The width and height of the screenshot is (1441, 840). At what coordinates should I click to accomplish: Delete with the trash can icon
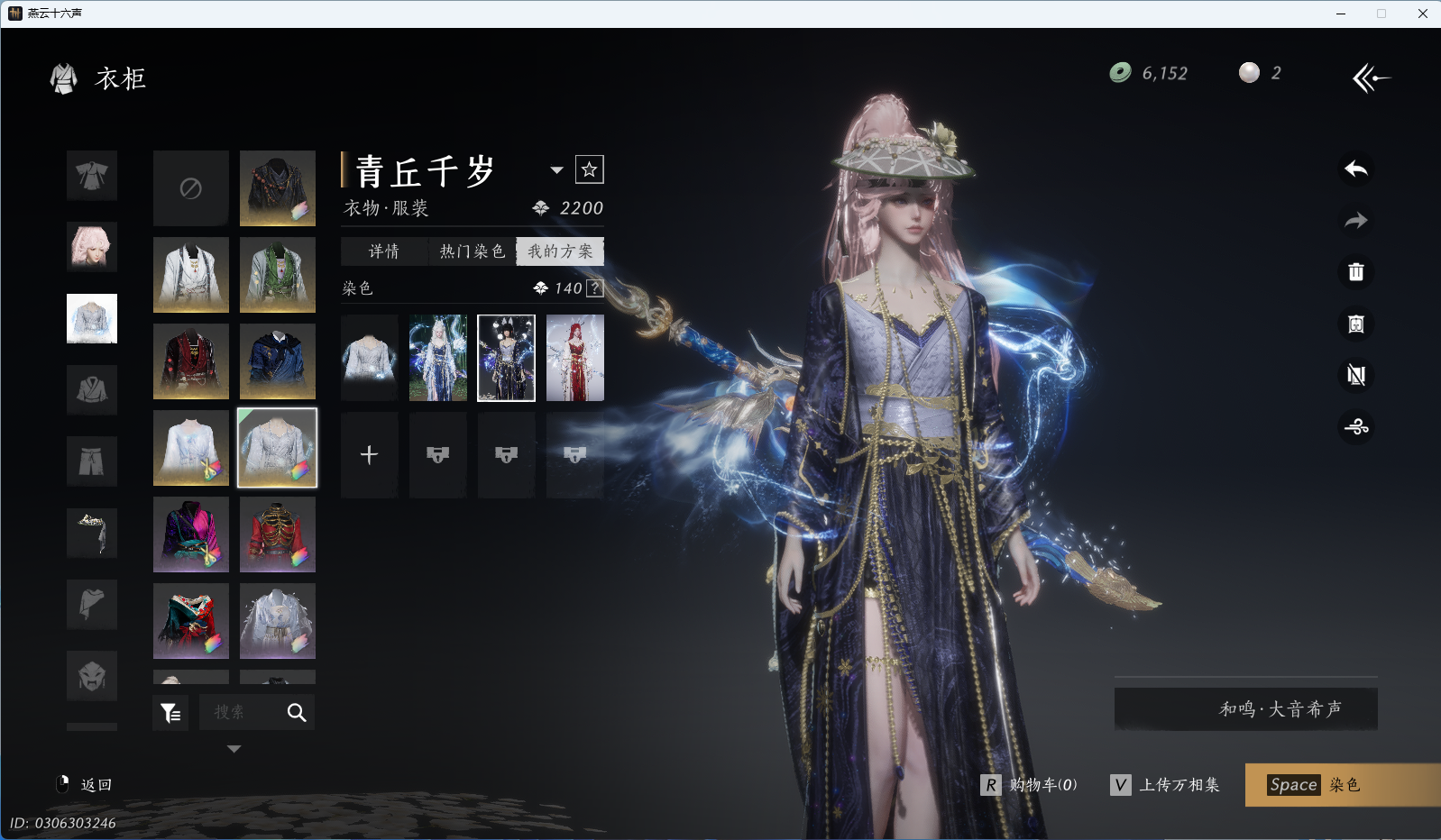(1355, 272)
